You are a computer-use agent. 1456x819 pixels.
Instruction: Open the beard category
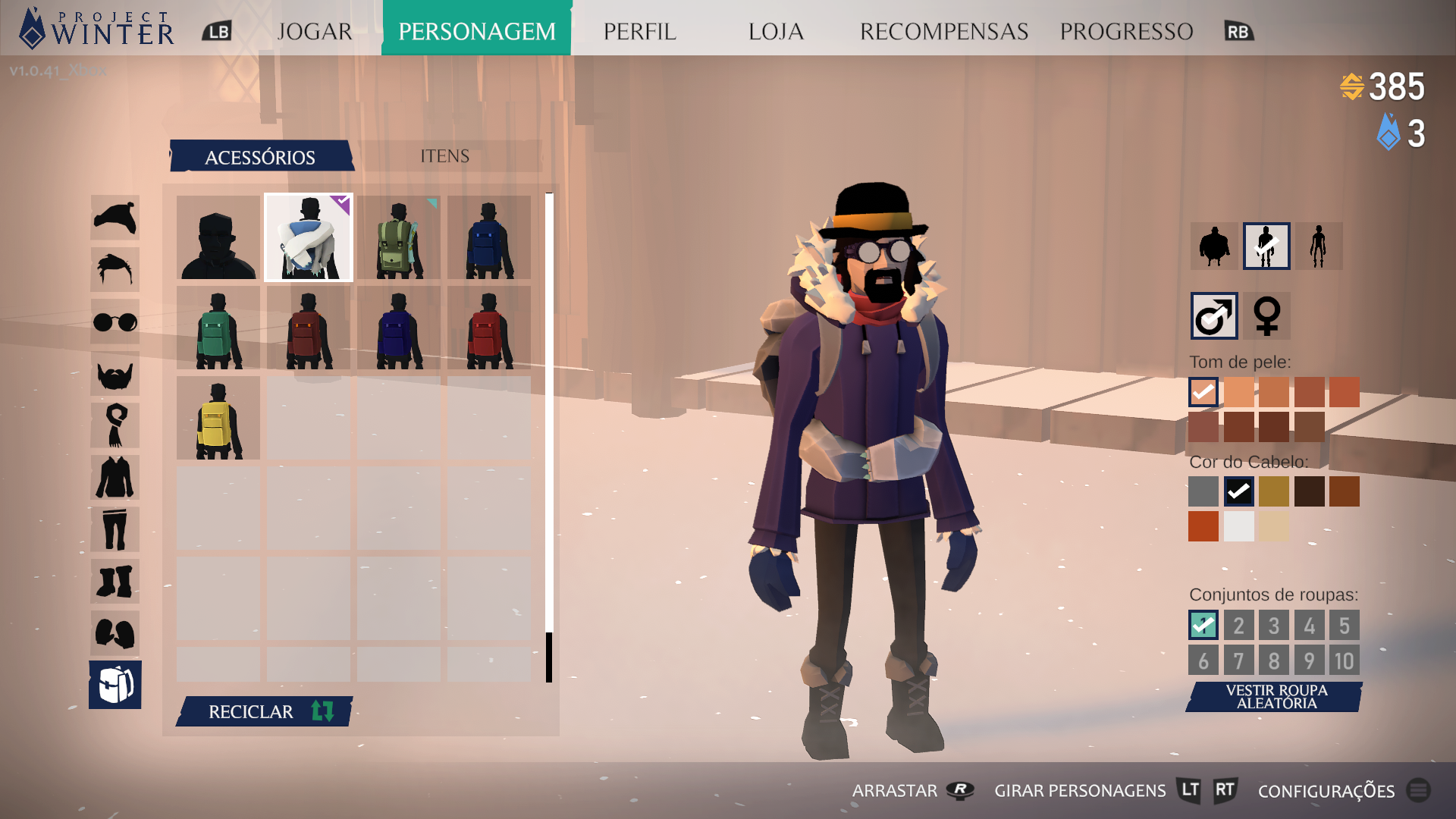pyautogui.click(x=115, y=372)
